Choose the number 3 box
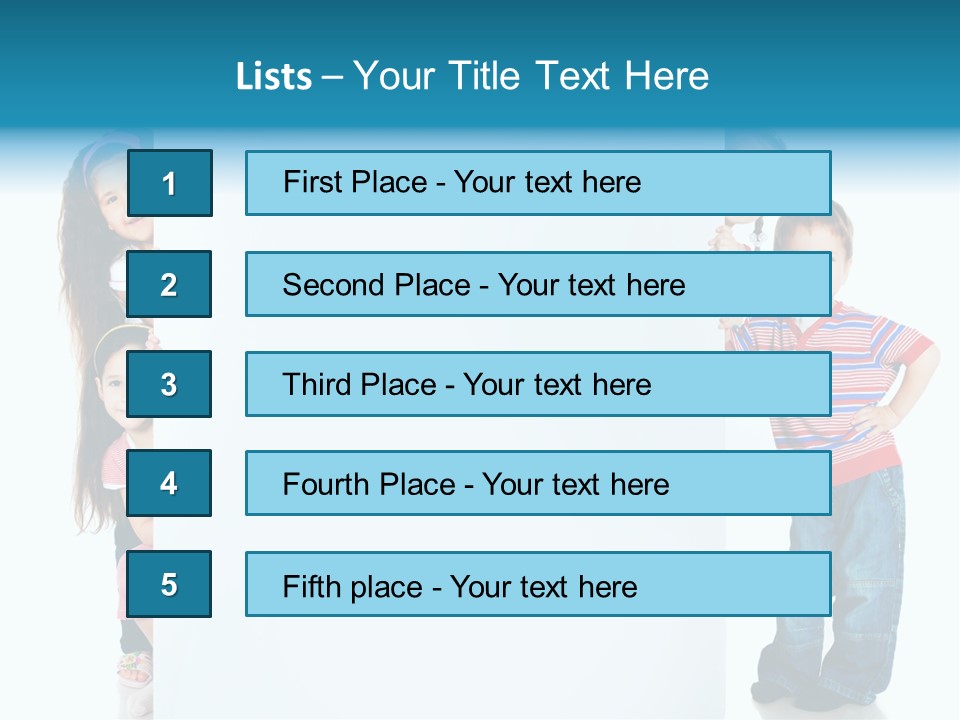This screenshot has height=720, width=960. 169,384
